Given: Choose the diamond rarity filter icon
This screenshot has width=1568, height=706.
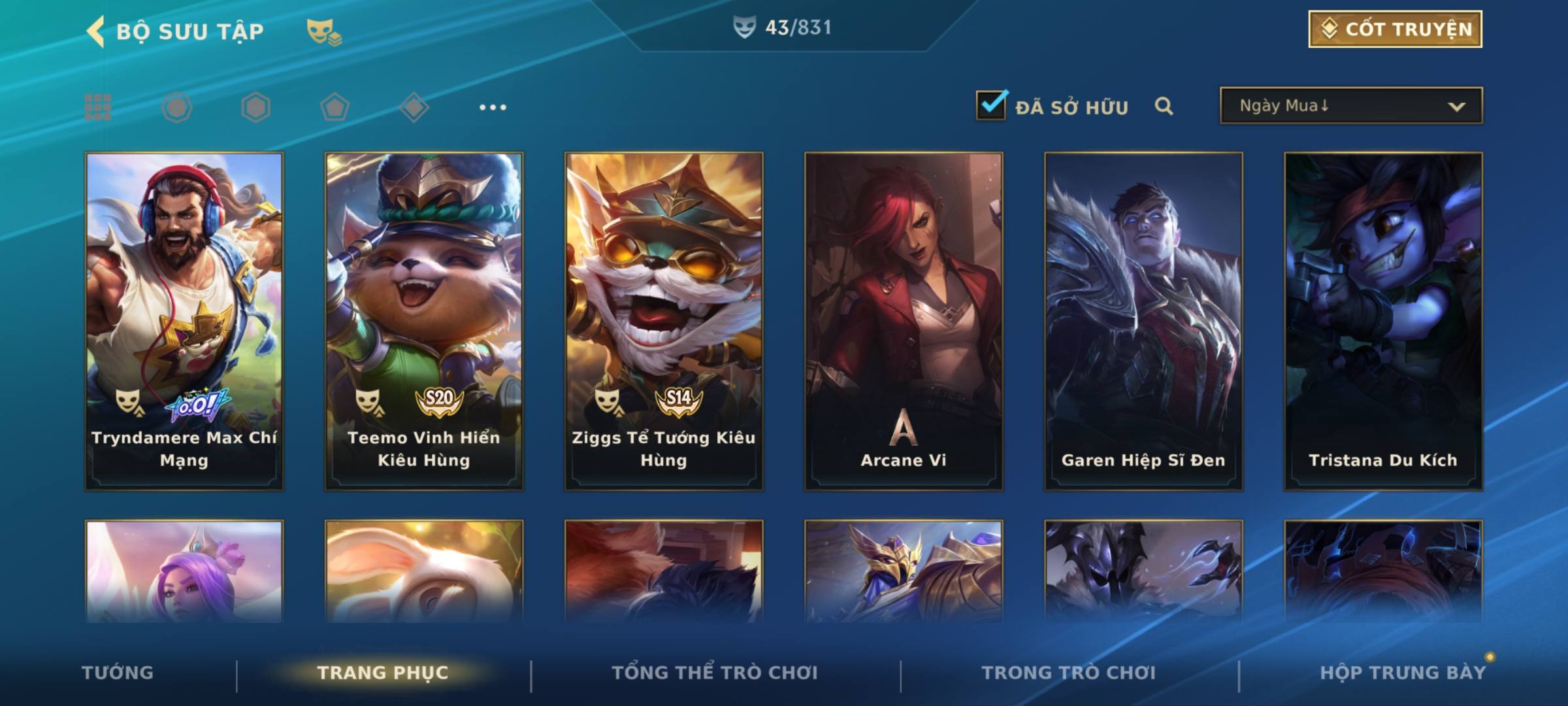Looking at the screenshot, I should [414, 107].
